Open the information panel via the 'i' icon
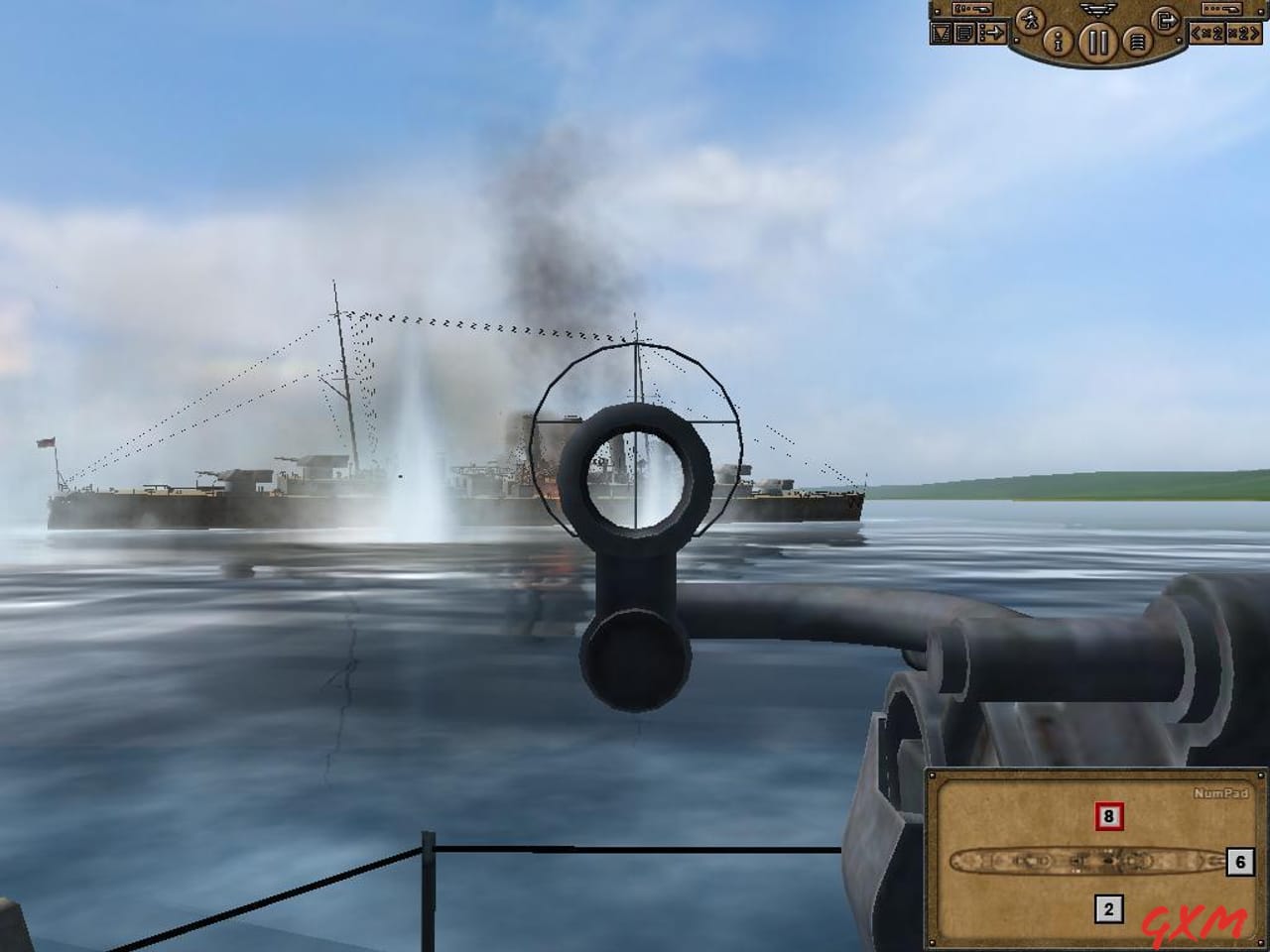The height and width of the screenshot is (952, 1270). 1057,42
